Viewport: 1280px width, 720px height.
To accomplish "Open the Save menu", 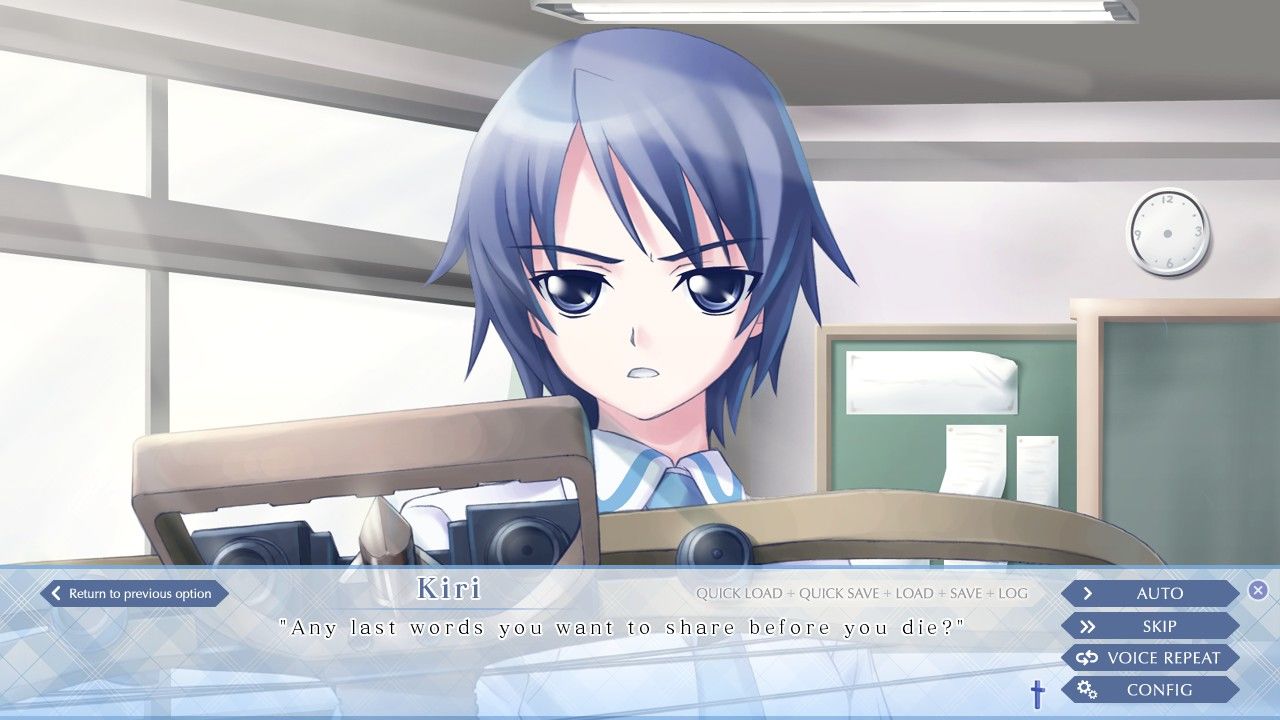I will [x=966, y=594].
